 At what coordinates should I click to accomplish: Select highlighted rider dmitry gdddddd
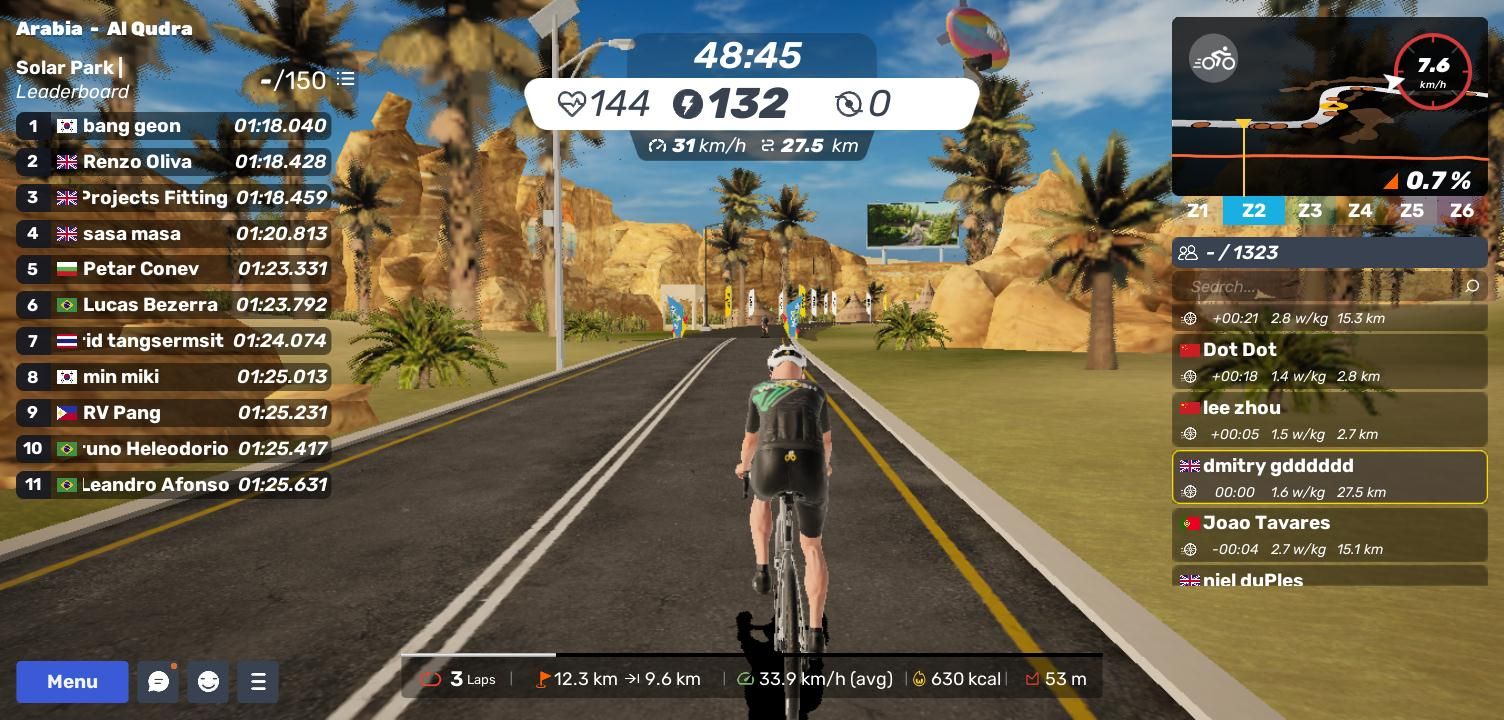[1329, 478]
